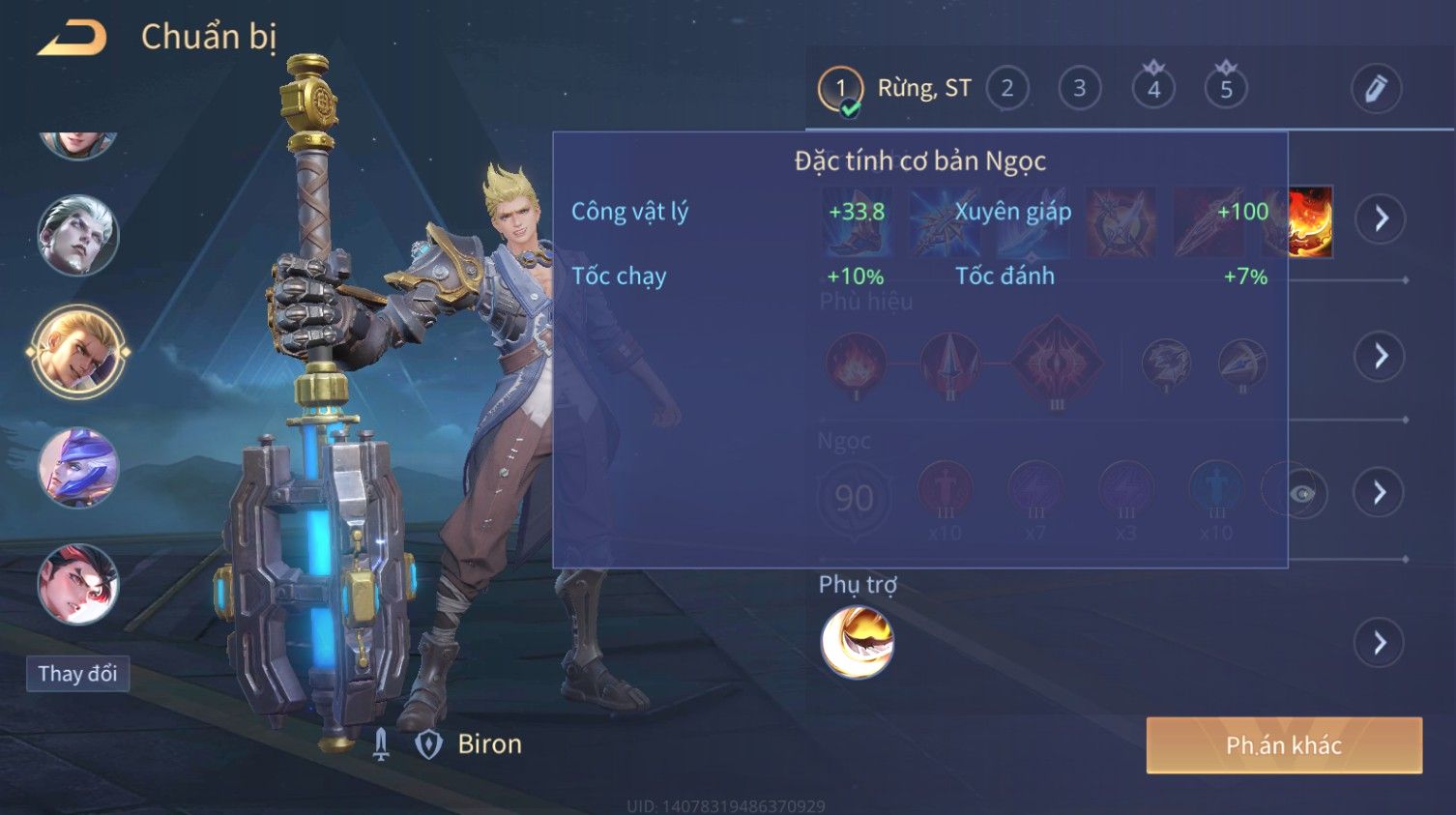This screenshot has height=815, width=1456.
Task: Select the Phụ trợ support skill icon
Action: pyautogui.click(x=857, y=643)
